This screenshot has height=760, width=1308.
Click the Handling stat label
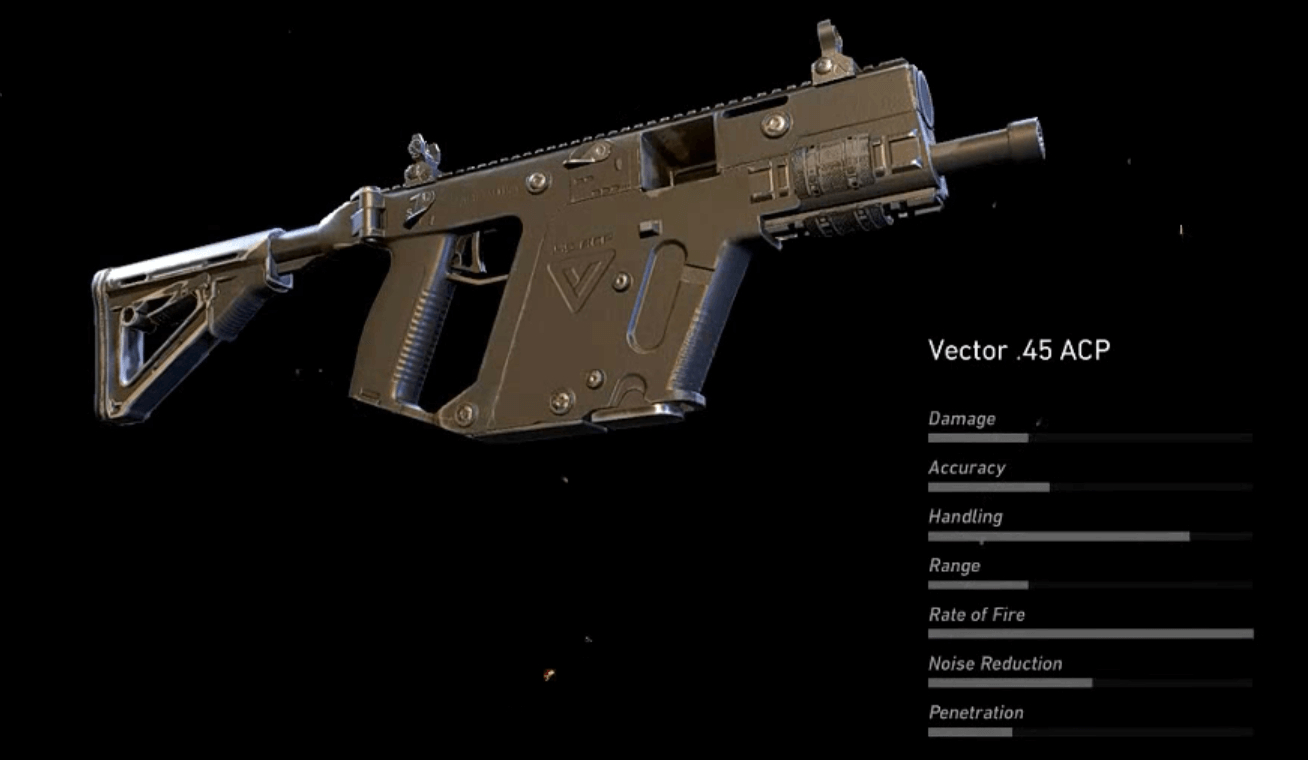click(x=967, y=516)
